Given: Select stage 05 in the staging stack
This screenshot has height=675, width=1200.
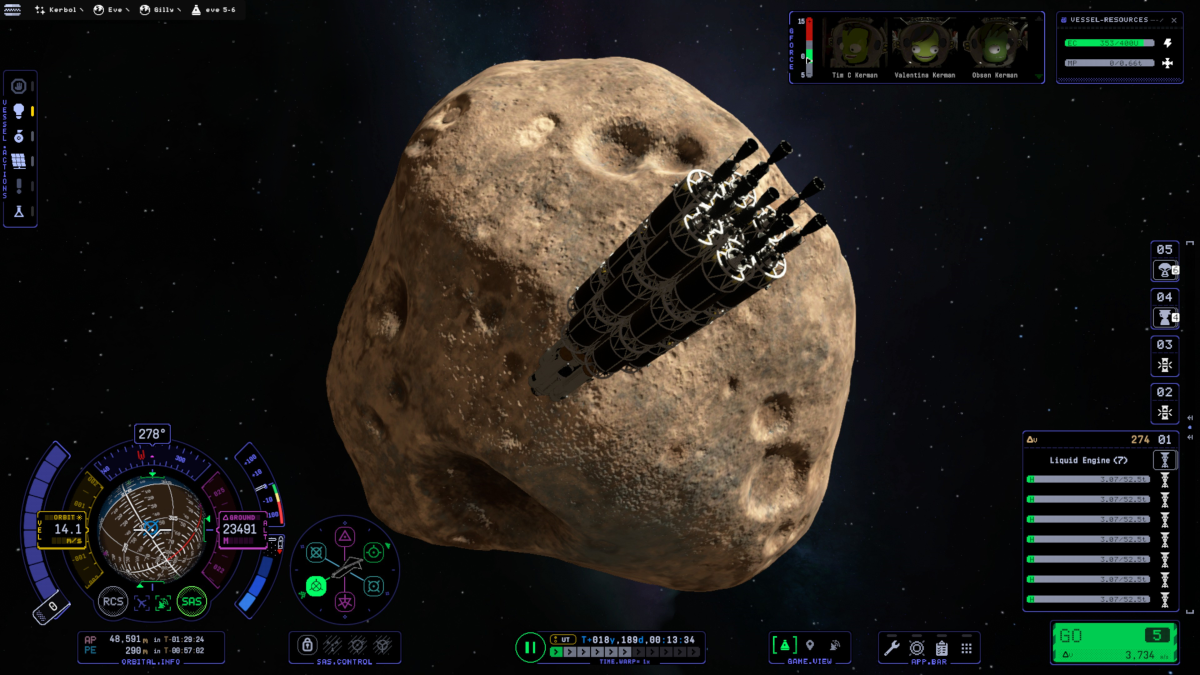Looking at the screenshot, I should [1165, 260].
